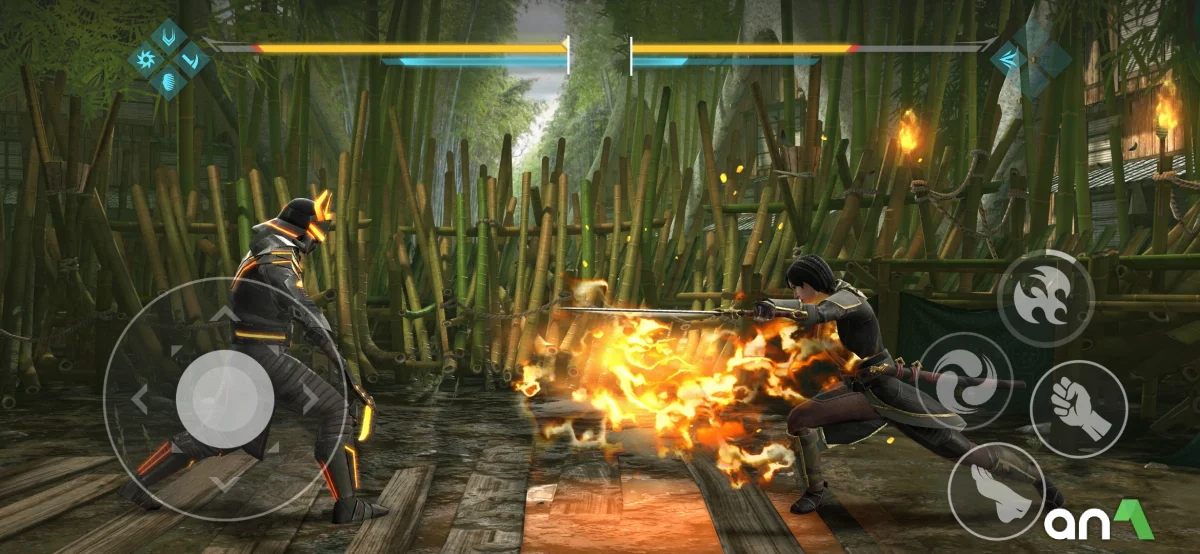1200x554 pixels.
Task: Select the helmet-shaped perk icon
Action: point(168,82)
